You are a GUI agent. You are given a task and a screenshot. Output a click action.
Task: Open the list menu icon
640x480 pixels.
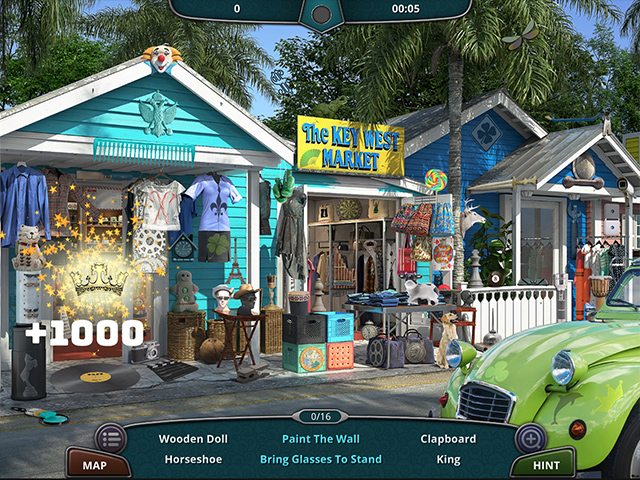(111, 438)
